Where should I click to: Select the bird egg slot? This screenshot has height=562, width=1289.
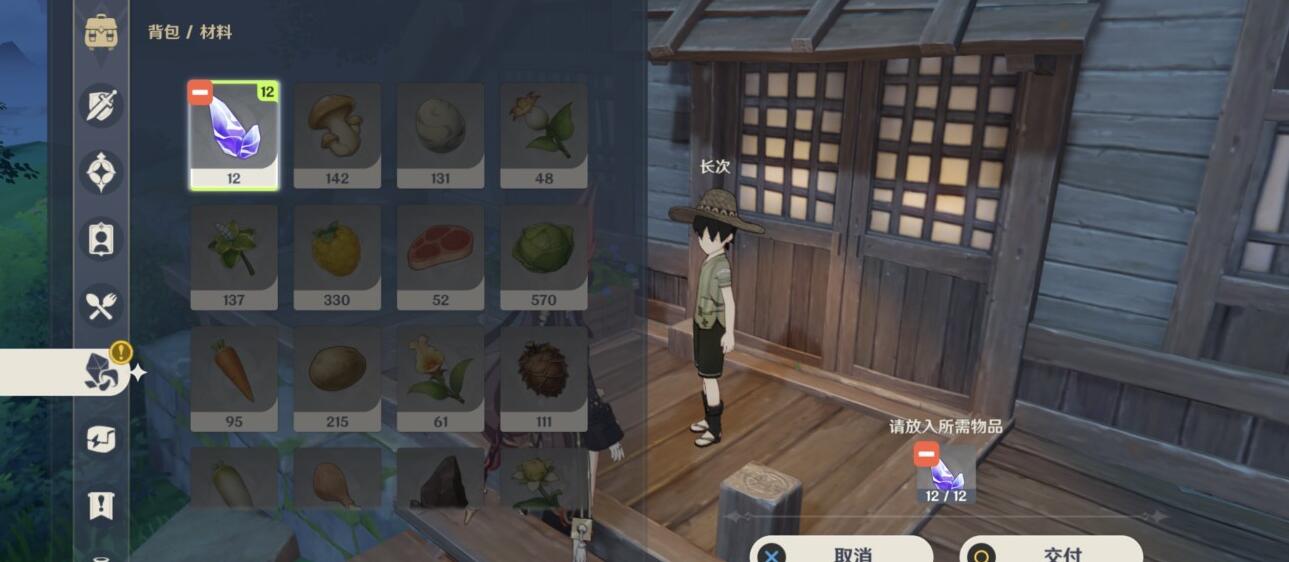click(x=440, y=135)
